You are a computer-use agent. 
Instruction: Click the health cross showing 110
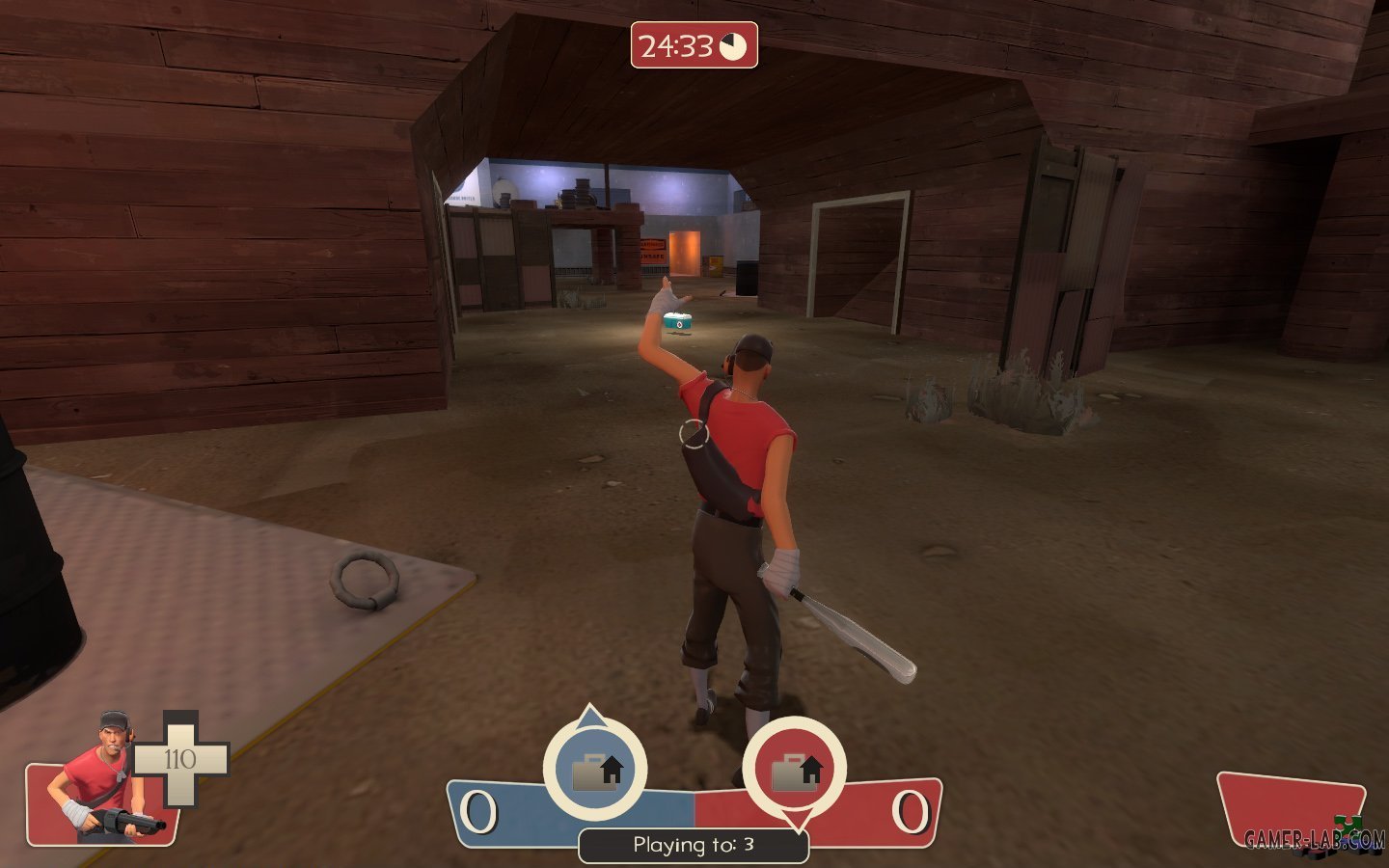tap(179, 758)
